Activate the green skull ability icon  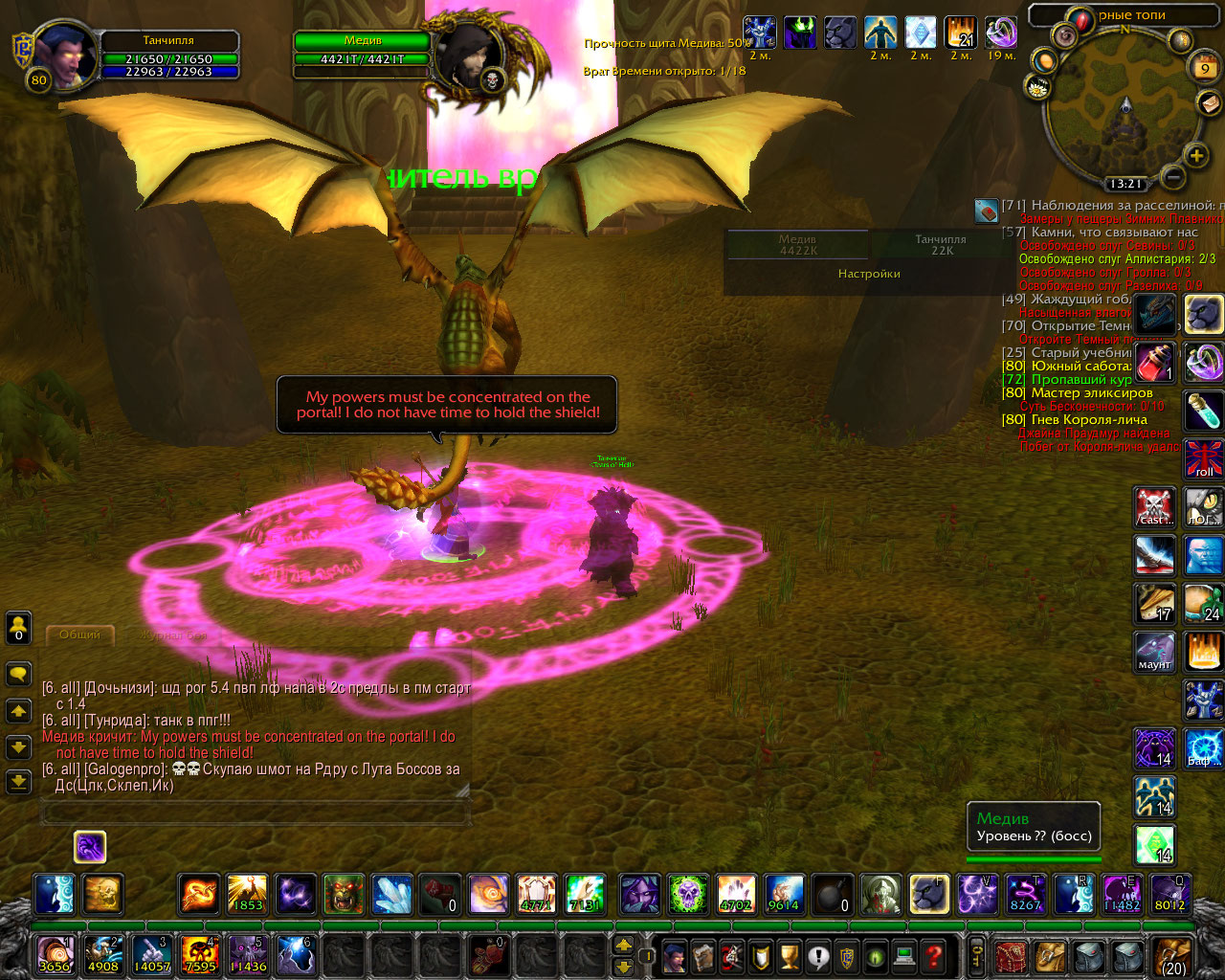[686, 894]
